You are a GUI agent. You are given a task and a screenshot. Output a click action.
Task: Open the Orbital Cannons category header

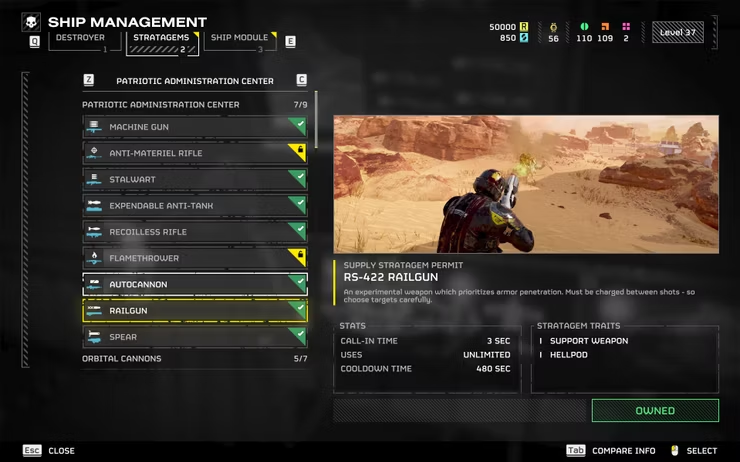194,359
